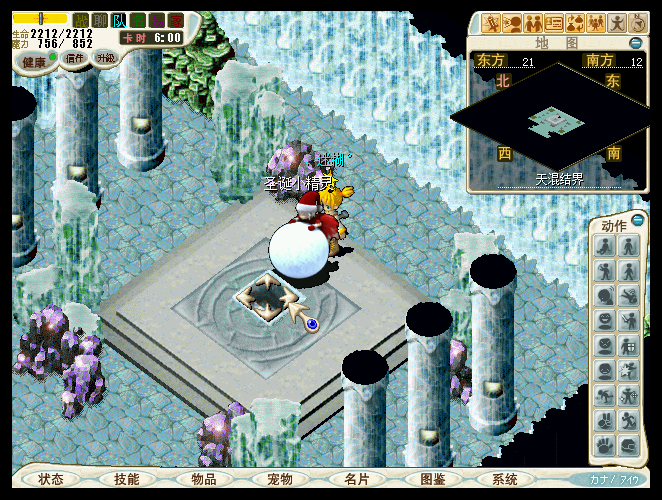The image size is (662, 500).
Task: Toggle the 战 battle switch
Action: [x=81, y=20]
